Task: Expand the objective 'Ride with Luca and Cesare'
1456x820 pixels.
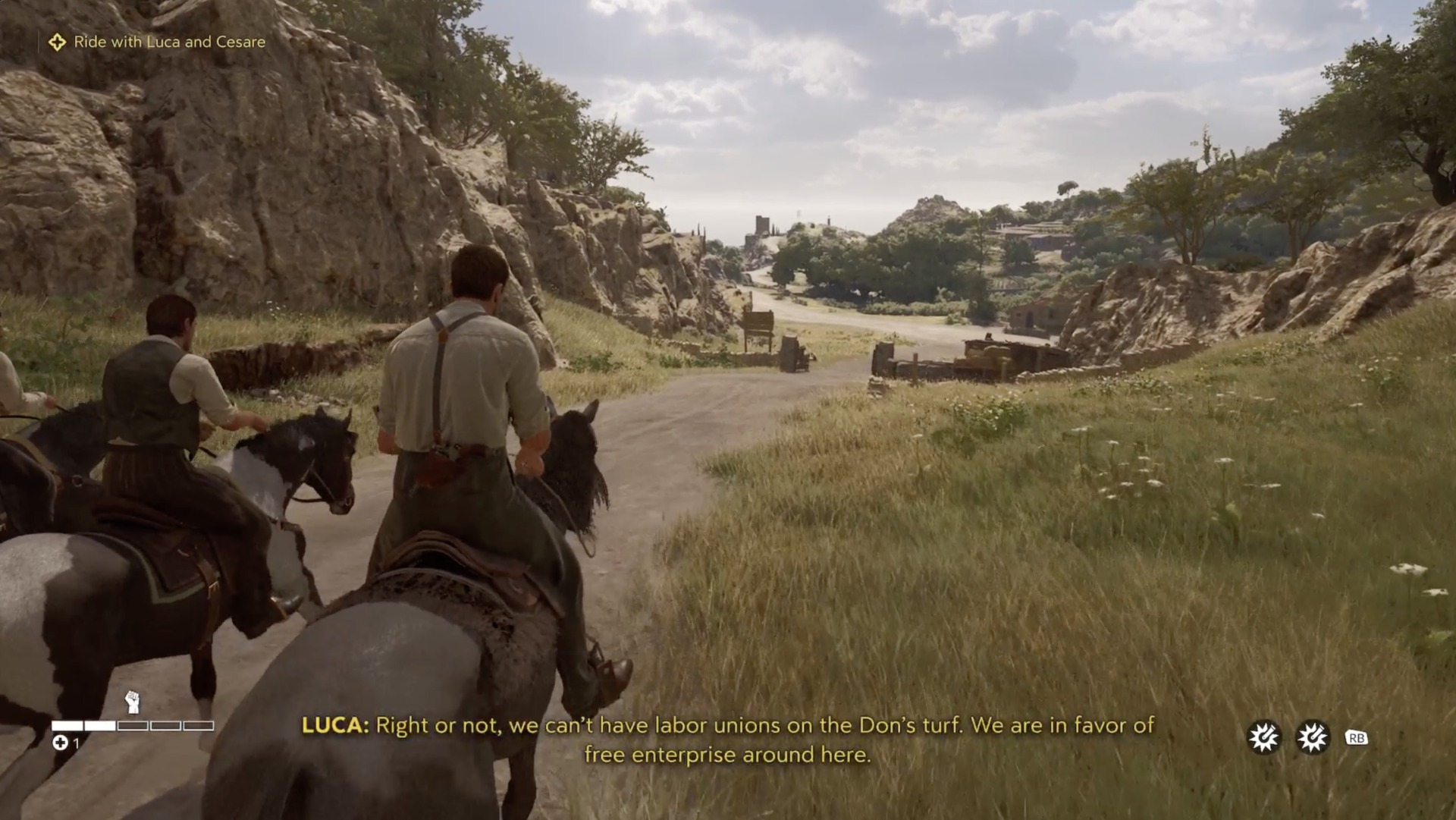Action: point(168,42)
